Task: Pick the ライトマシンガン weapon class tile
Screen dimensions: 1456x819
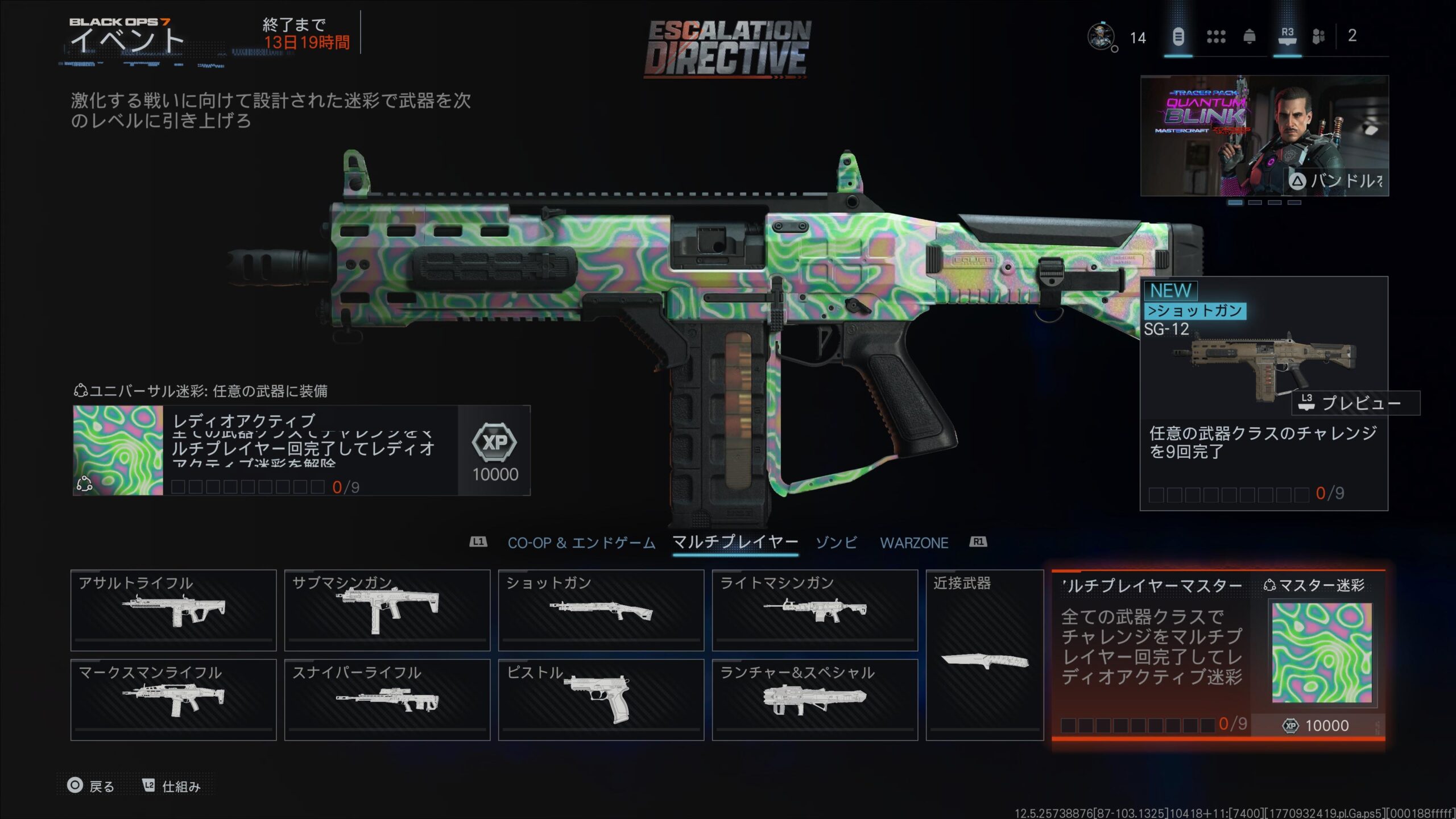Action: tap(814, 610)
